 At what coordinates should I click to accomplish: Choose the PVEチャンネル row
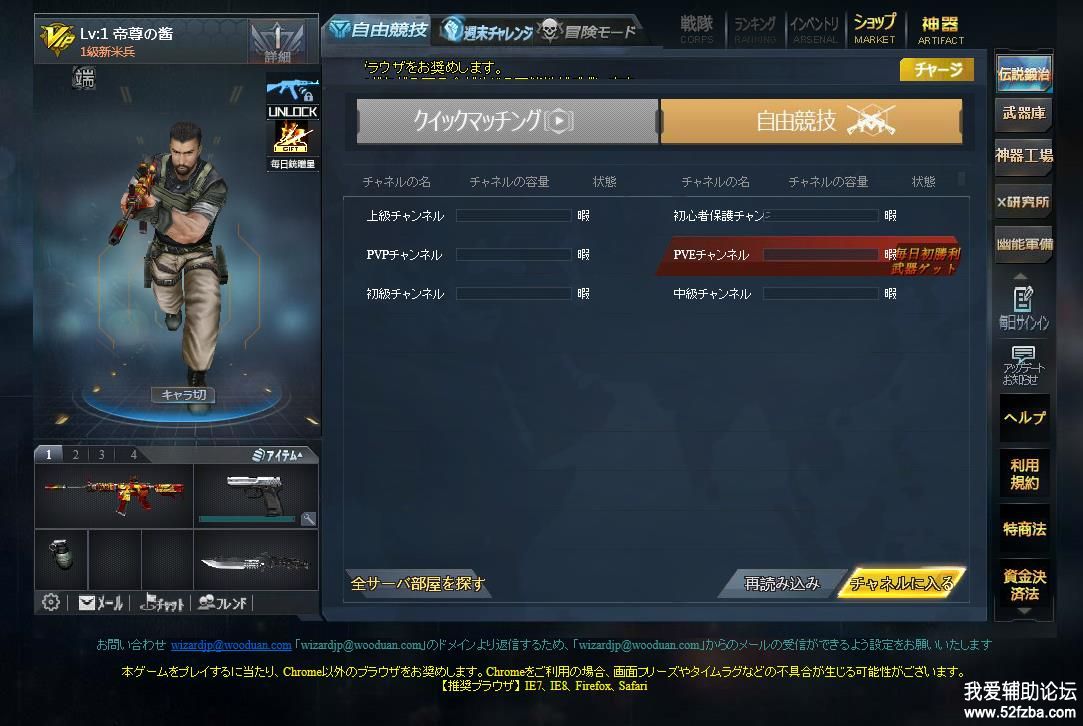click(x=711, y=255)
